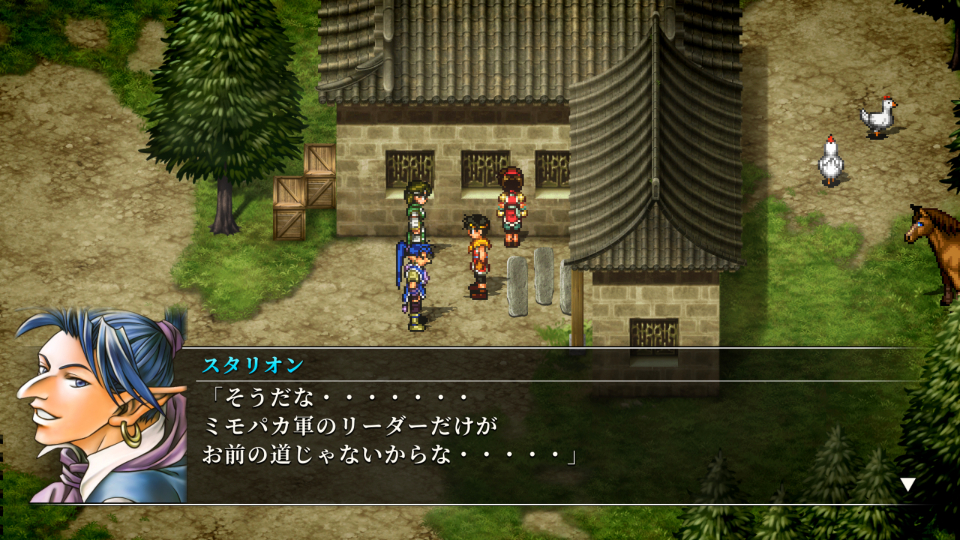Advance dialogue with the white arrow indicator
The height and width of the screenshot is (540, 960).
pos(907,485)
